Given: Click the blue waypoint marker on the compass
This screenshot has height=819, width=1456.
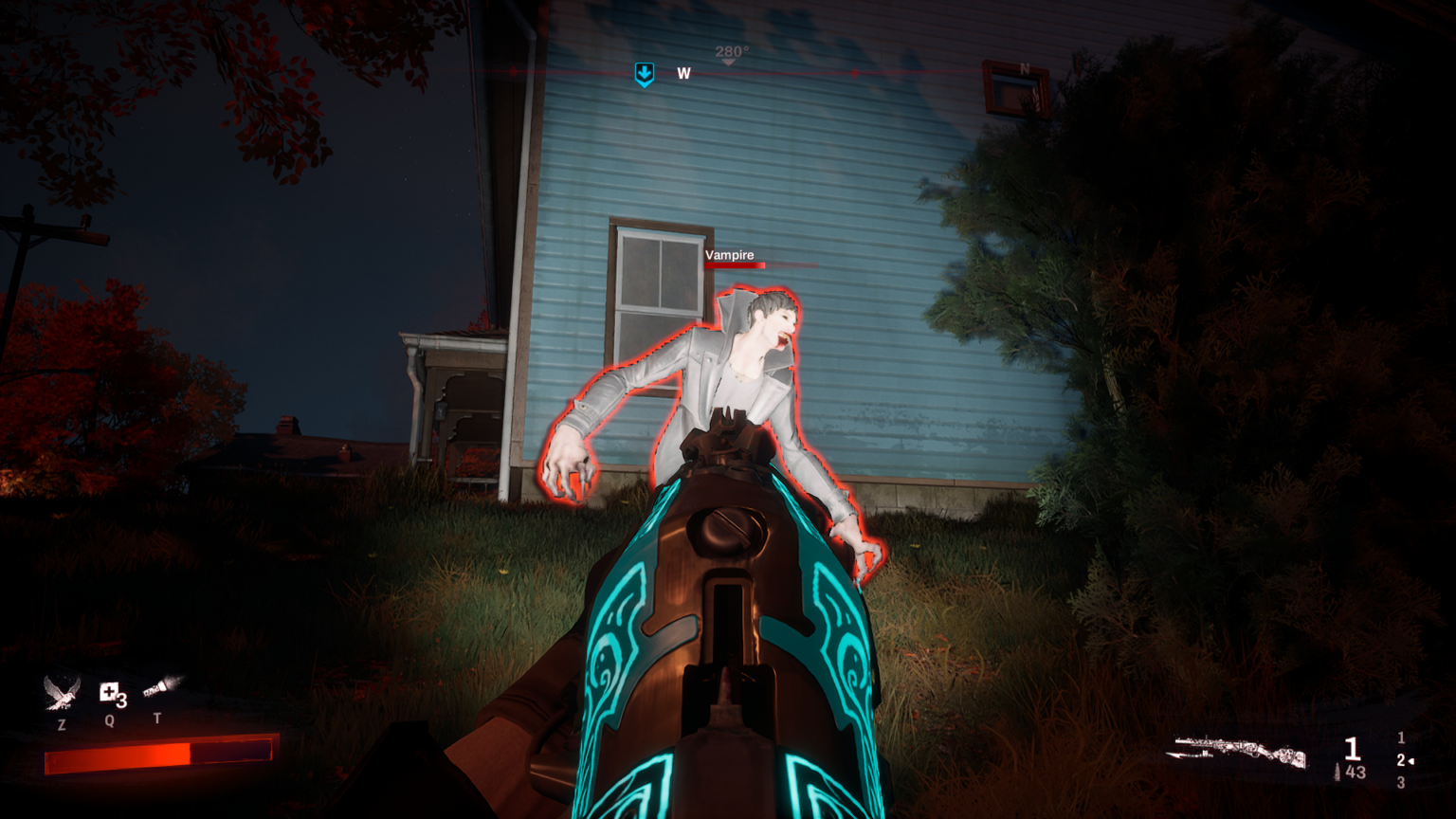Looking at the screenshot, I should 644,73.
